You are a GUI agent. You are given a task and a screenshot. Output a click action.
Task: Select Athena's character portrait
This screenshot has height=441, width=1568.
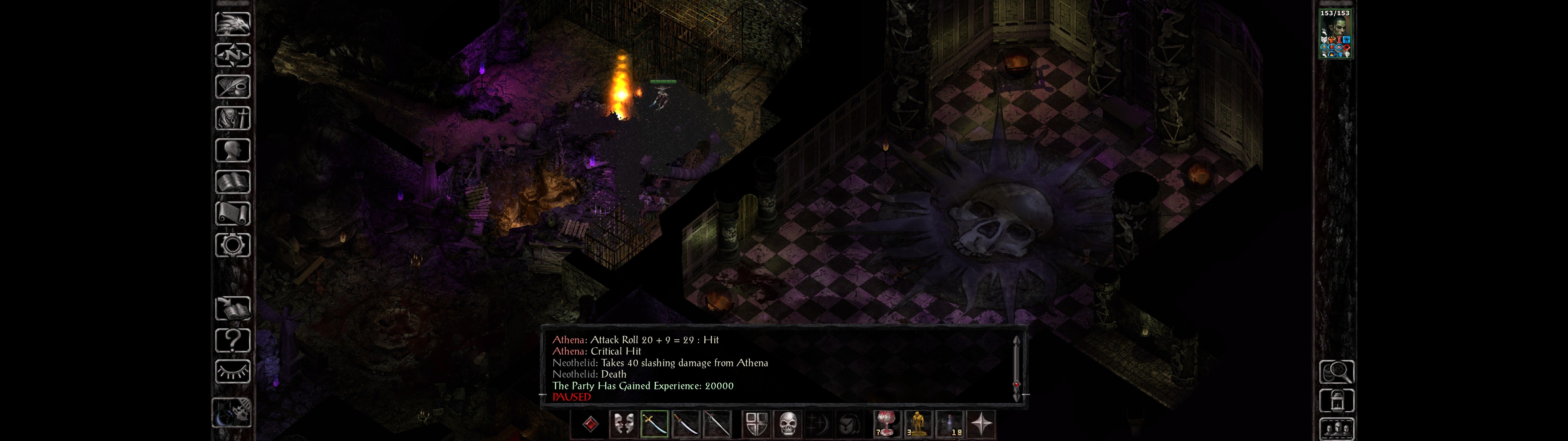pos(1334,36)
